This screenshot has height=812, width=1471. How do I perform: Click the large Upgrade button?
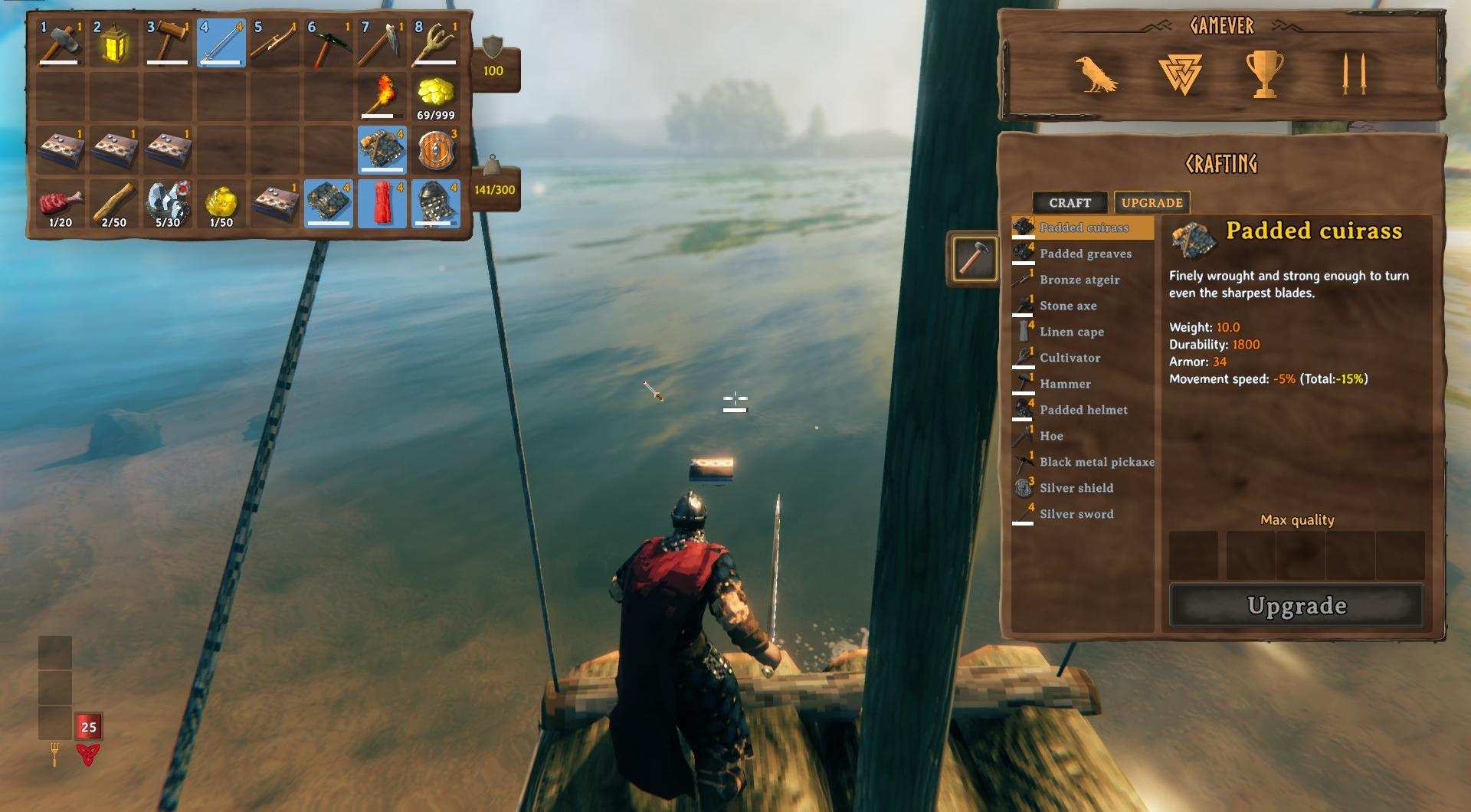click(x=1296, y=606)
